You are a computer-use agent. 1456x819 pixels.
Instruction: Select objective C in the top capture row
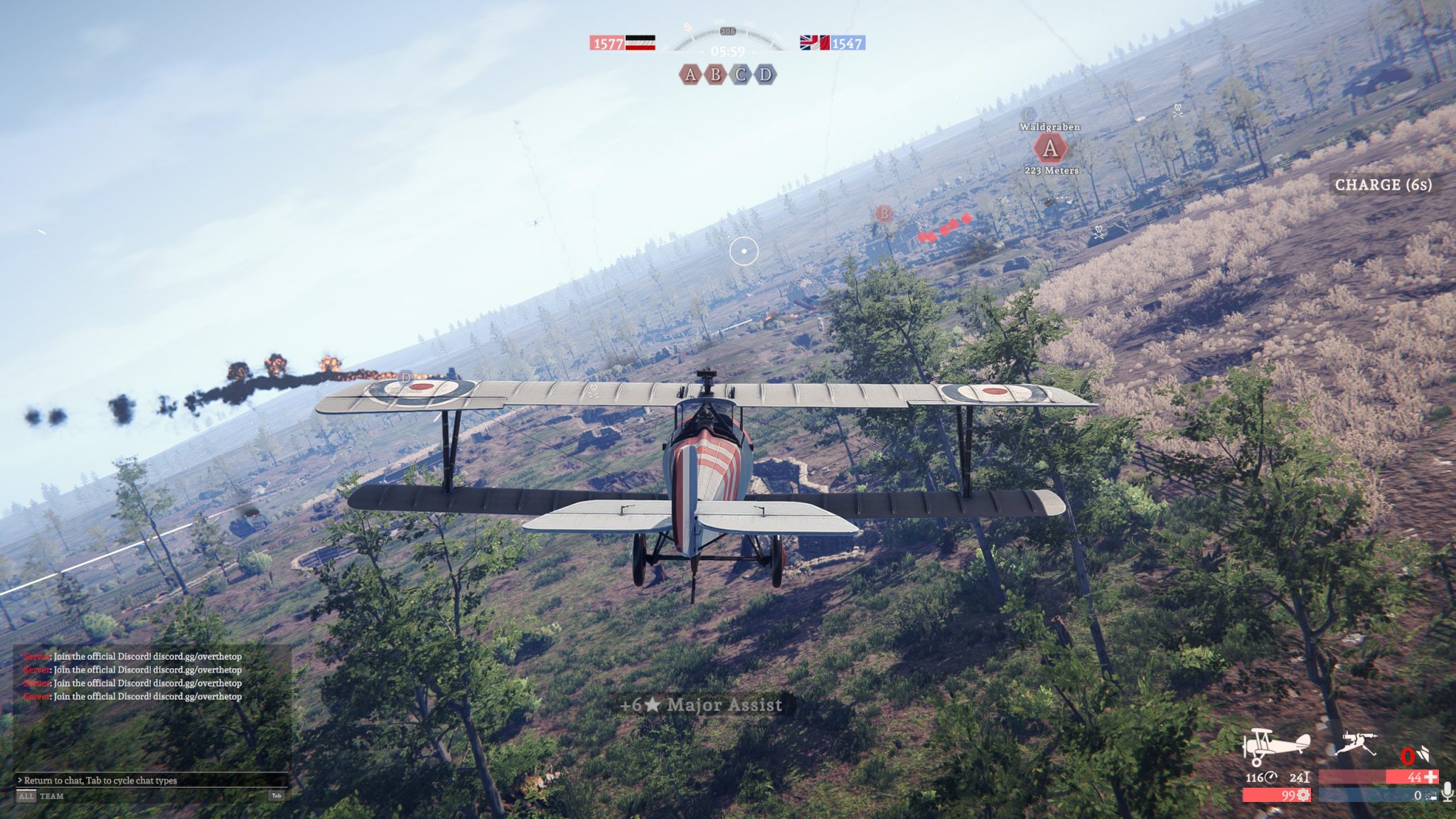pos(741,75)
